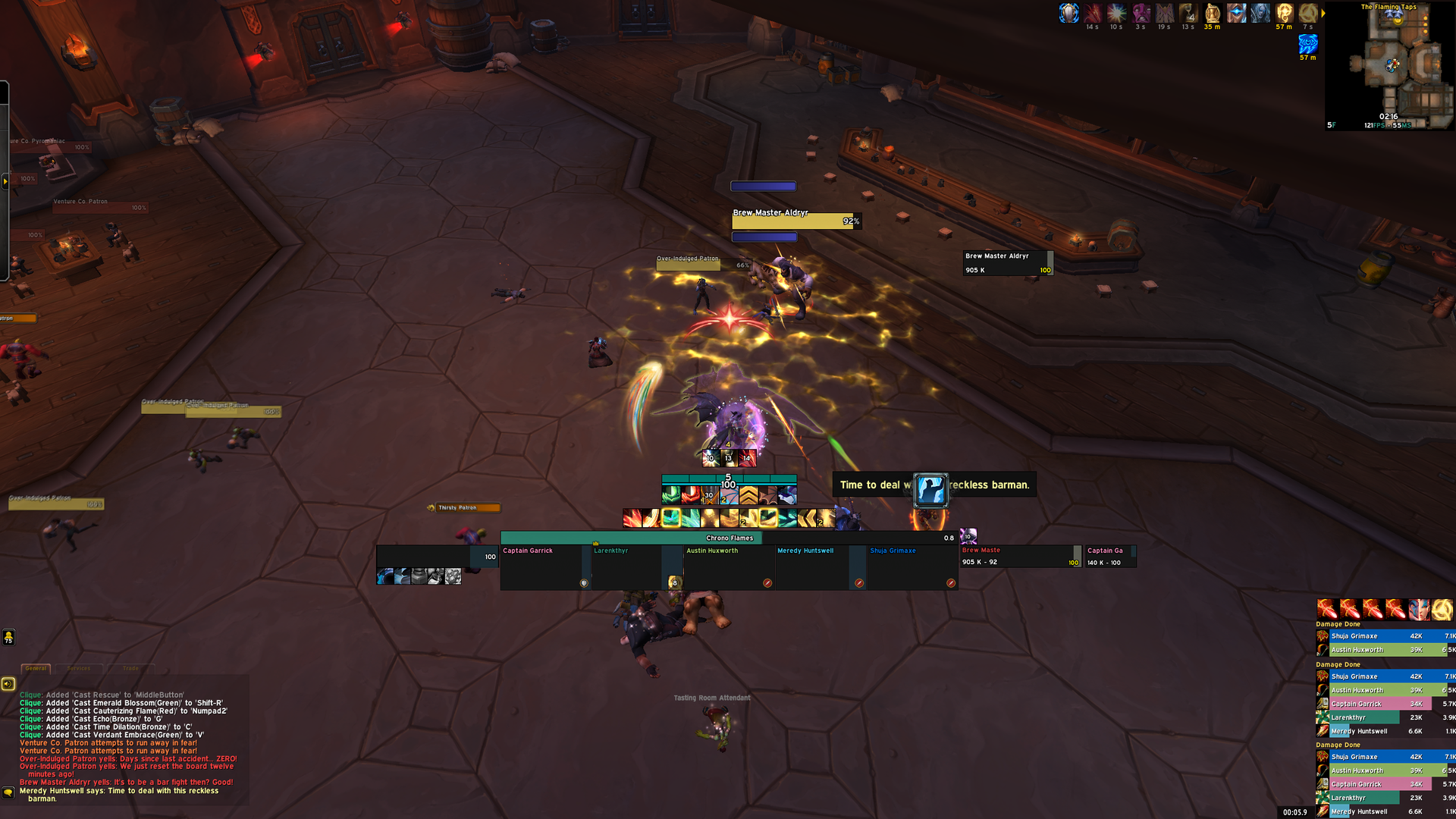
Task: Expand the buff row using the yellow arrow
Action: [1323, 13]
